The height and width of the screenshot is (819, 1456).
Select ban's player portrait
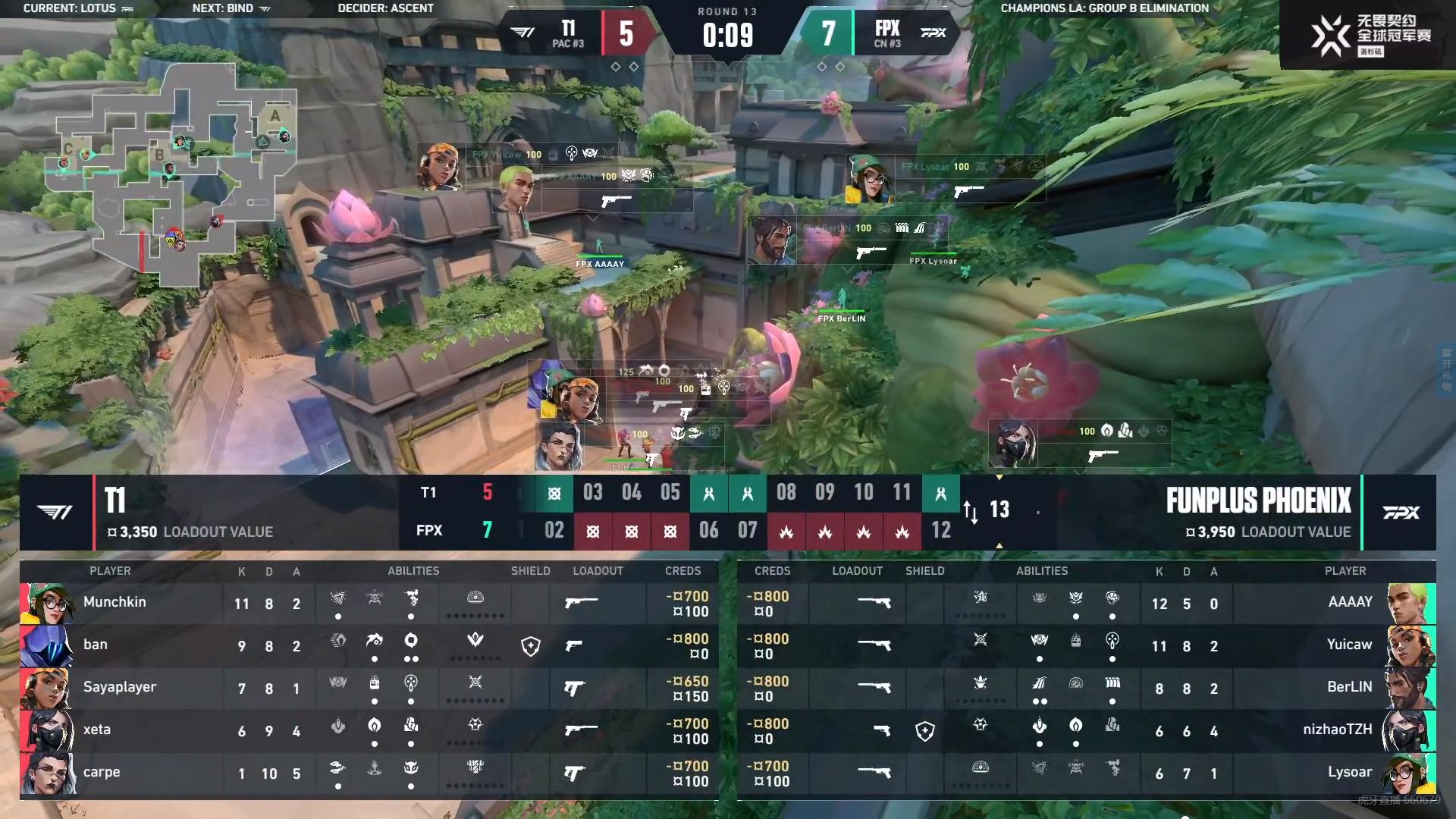pos(47,646)
